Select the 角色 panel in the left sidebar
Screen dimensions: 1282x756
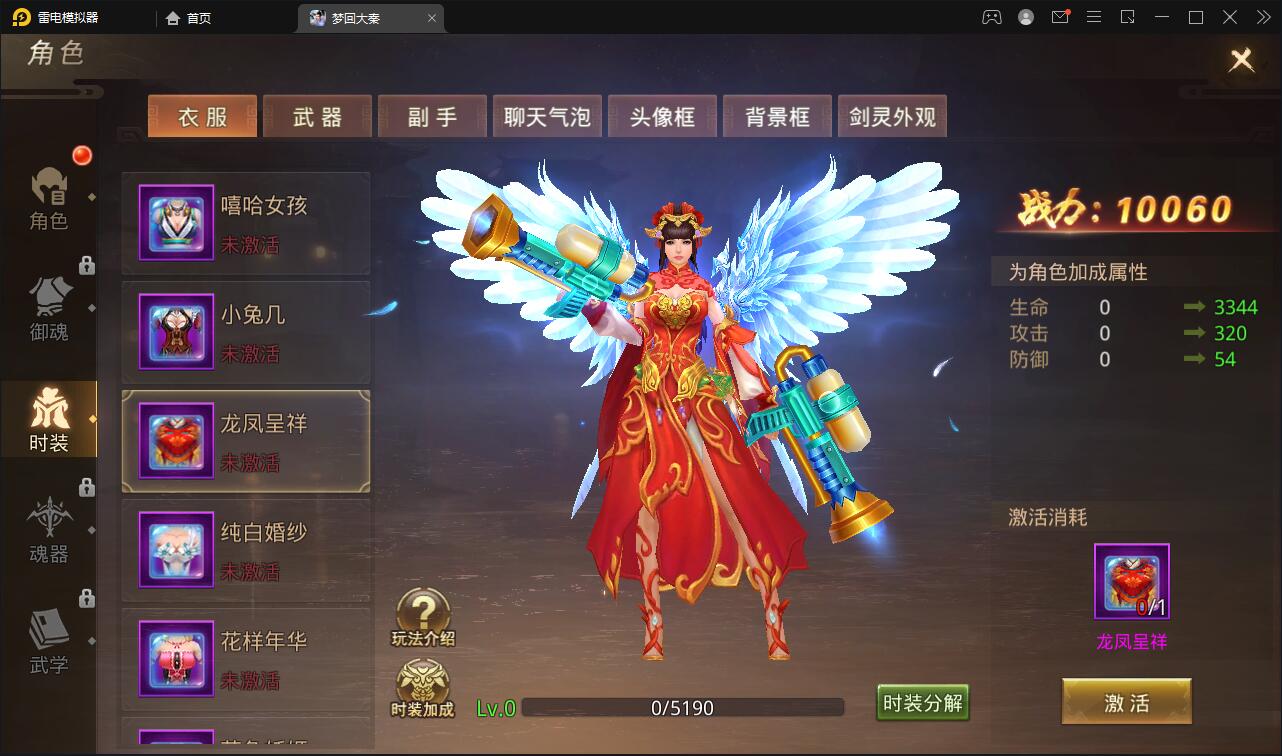49,200
